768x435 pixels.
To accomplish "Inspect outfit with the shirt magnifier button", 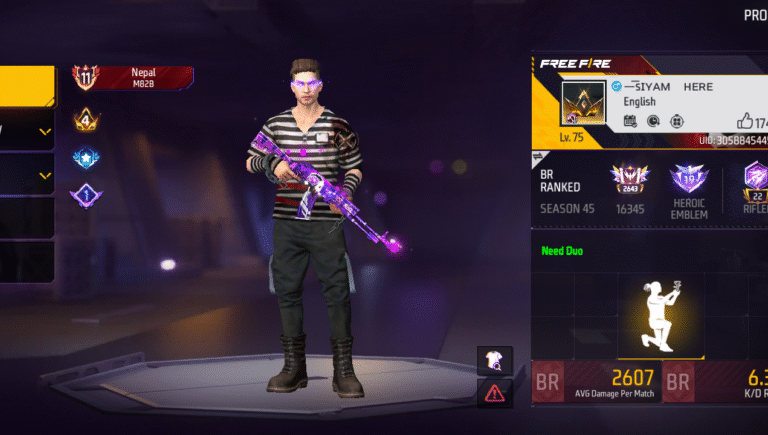I will 495,360.
